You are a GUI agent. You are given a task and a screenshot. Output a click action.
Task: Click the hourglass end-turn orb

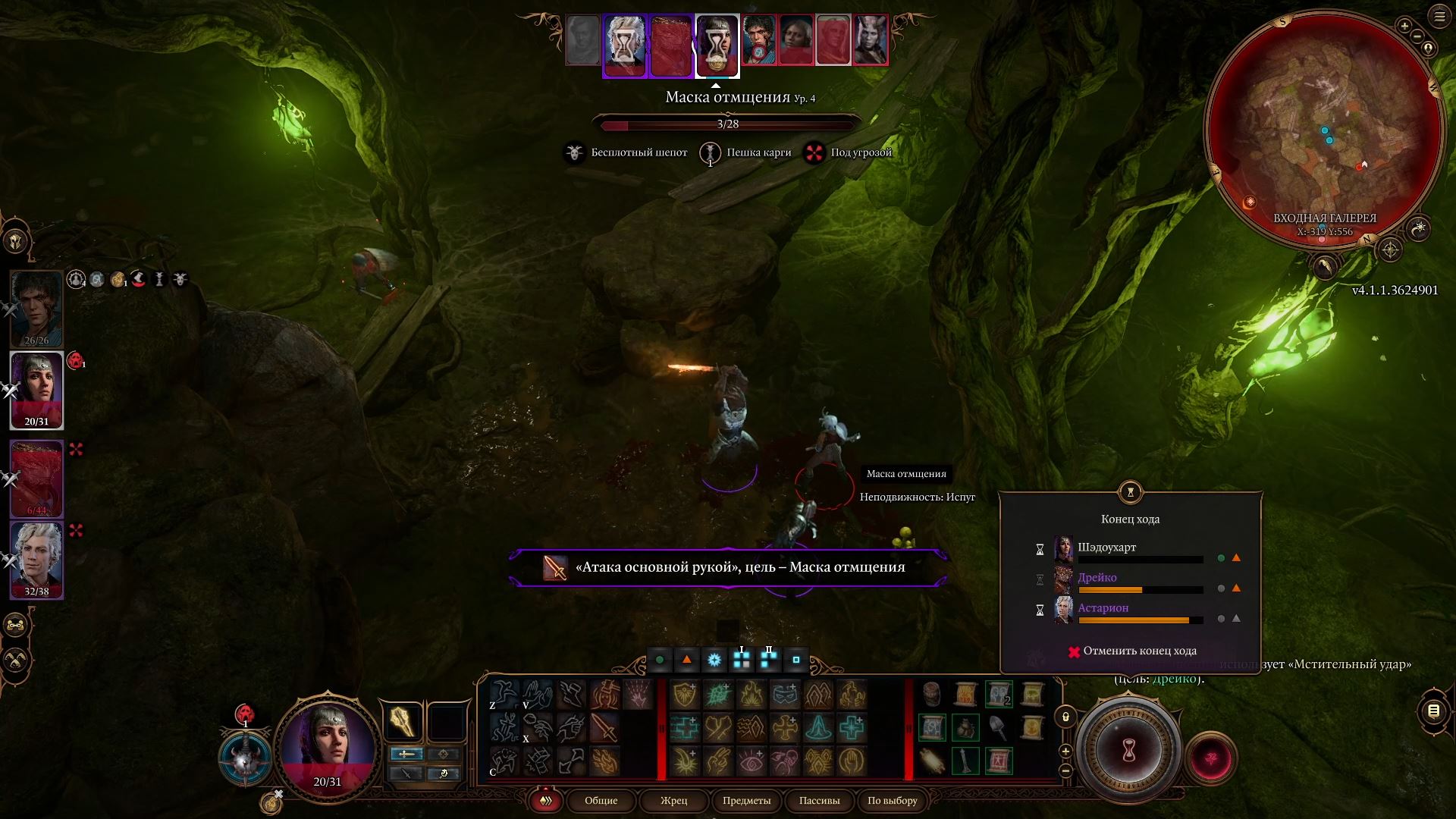point(1128,751)
